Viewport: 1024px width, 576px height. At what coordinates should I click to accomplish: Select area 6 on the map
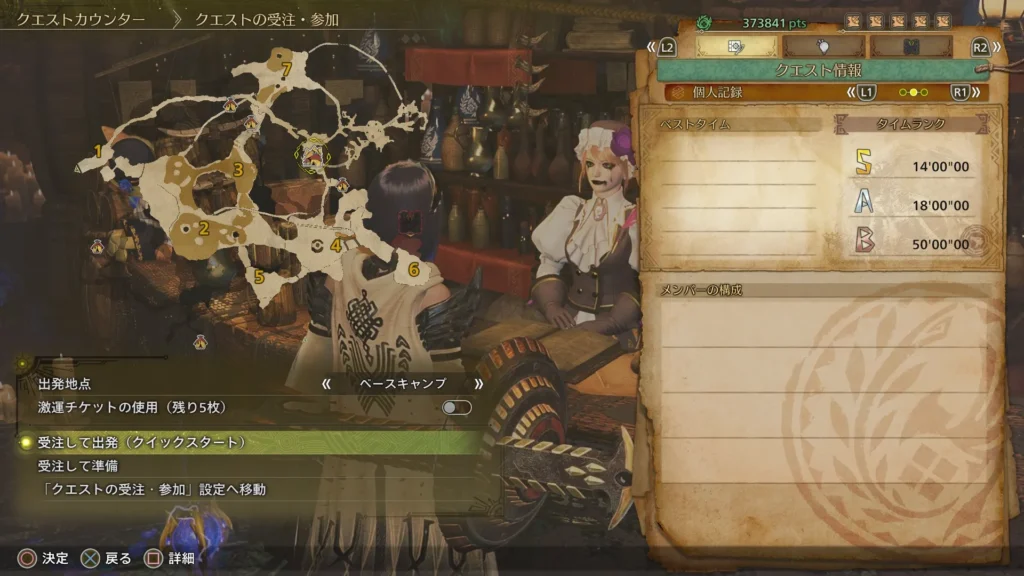point(413,269)
